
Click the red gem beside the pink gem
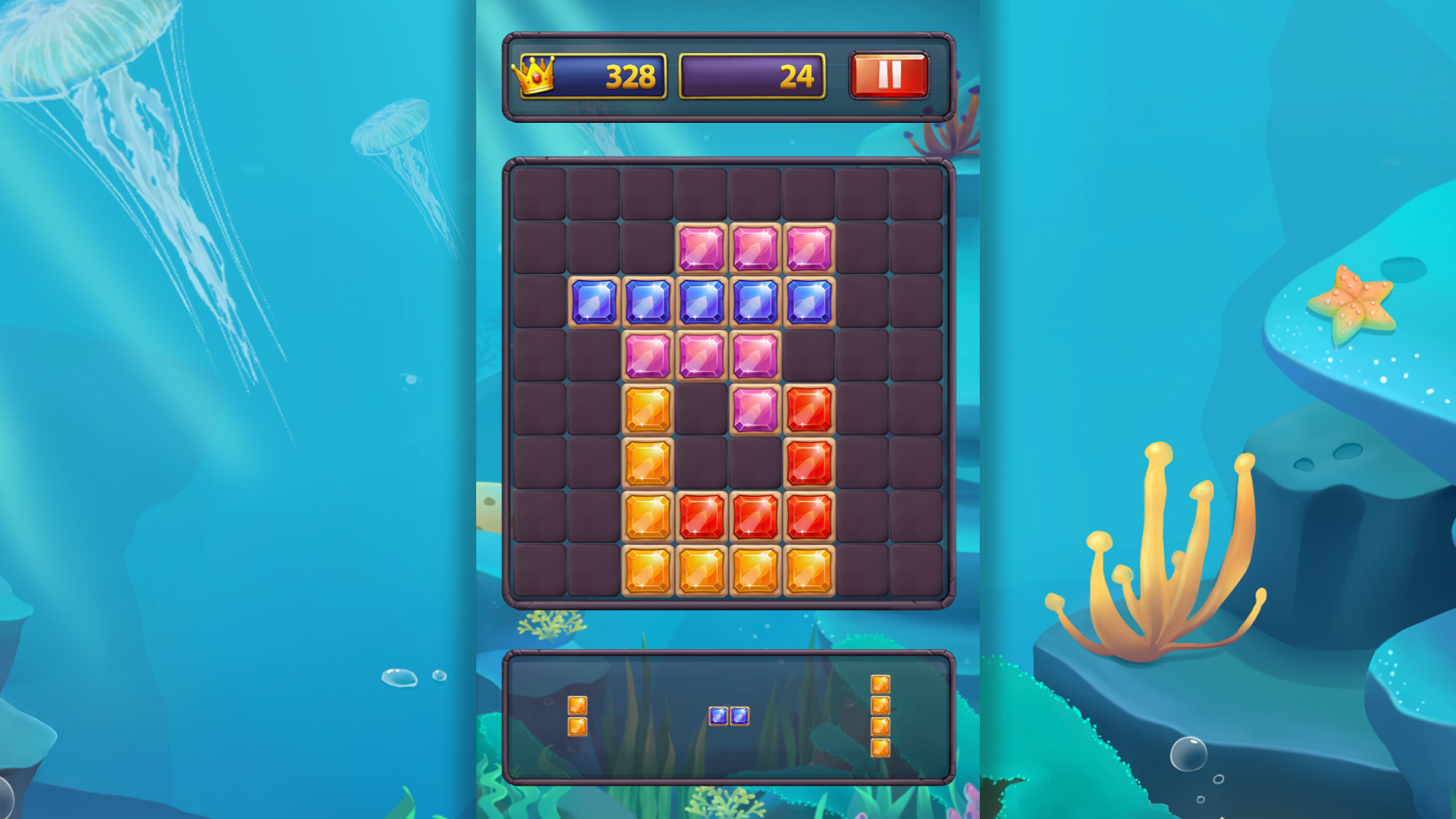pyautogui.click(x=808, y=409)
